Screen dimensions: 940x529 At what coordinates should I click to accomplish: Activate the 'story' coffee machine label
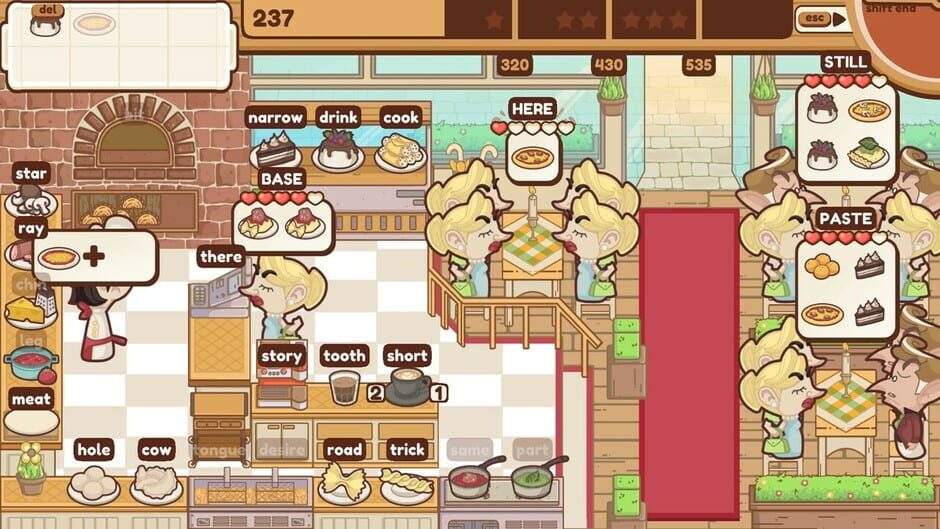tap(281, 355)
